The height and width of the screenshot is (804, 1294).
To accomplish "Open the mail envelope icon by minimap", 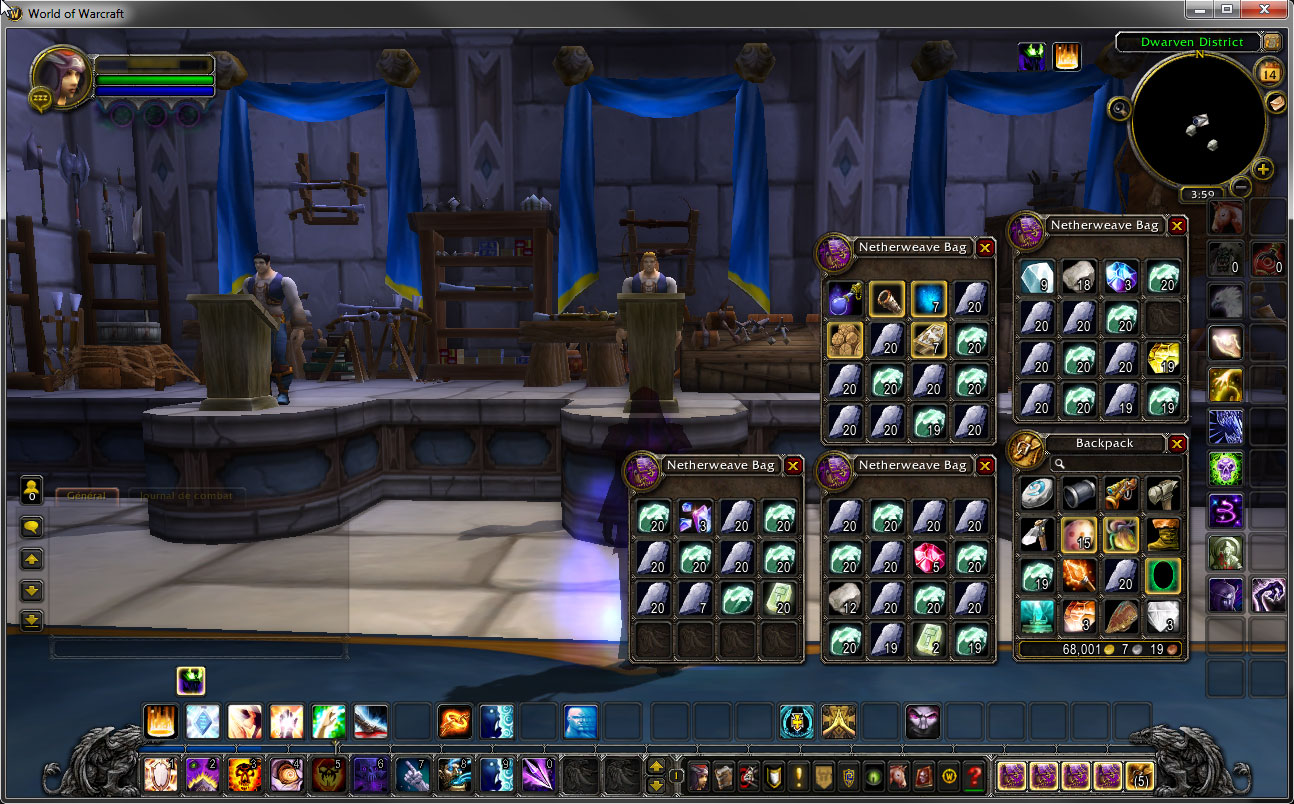I will pyautogui.click(x=1275, y=103).
